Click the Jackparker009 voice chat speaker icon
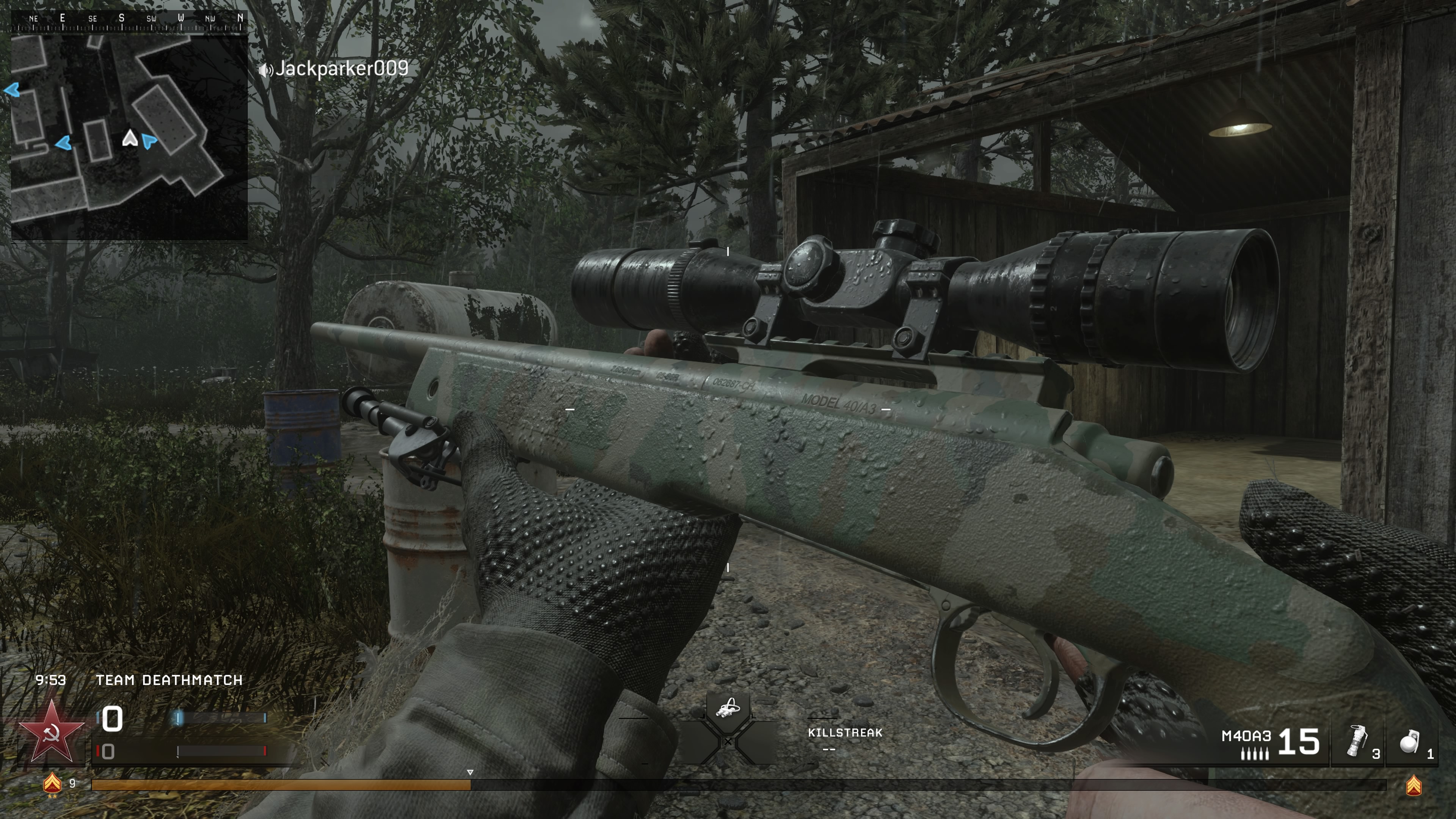 tap(265, 70)
